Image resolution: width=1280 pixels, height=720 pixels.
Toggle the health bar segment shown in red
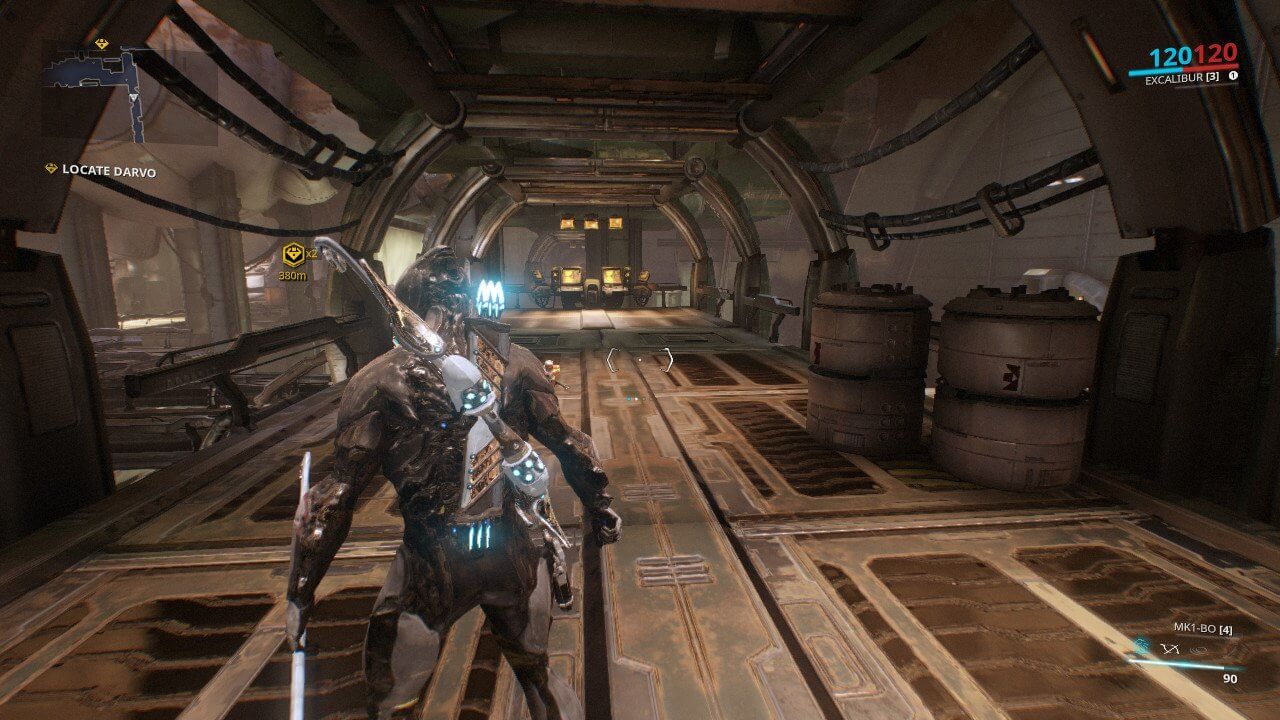1211,69
